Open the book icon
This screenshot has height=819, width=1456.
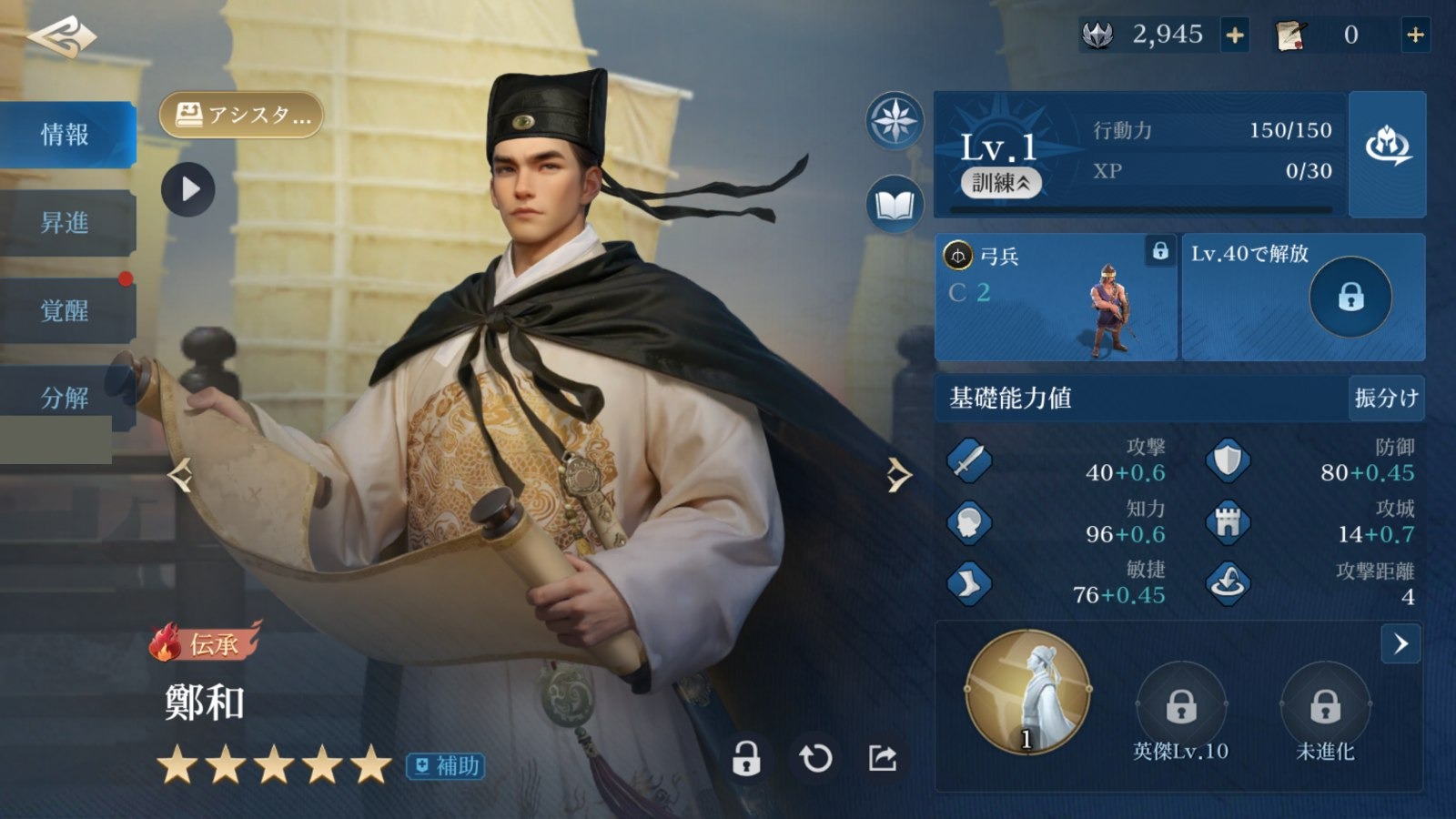click(x=895, y=205)
